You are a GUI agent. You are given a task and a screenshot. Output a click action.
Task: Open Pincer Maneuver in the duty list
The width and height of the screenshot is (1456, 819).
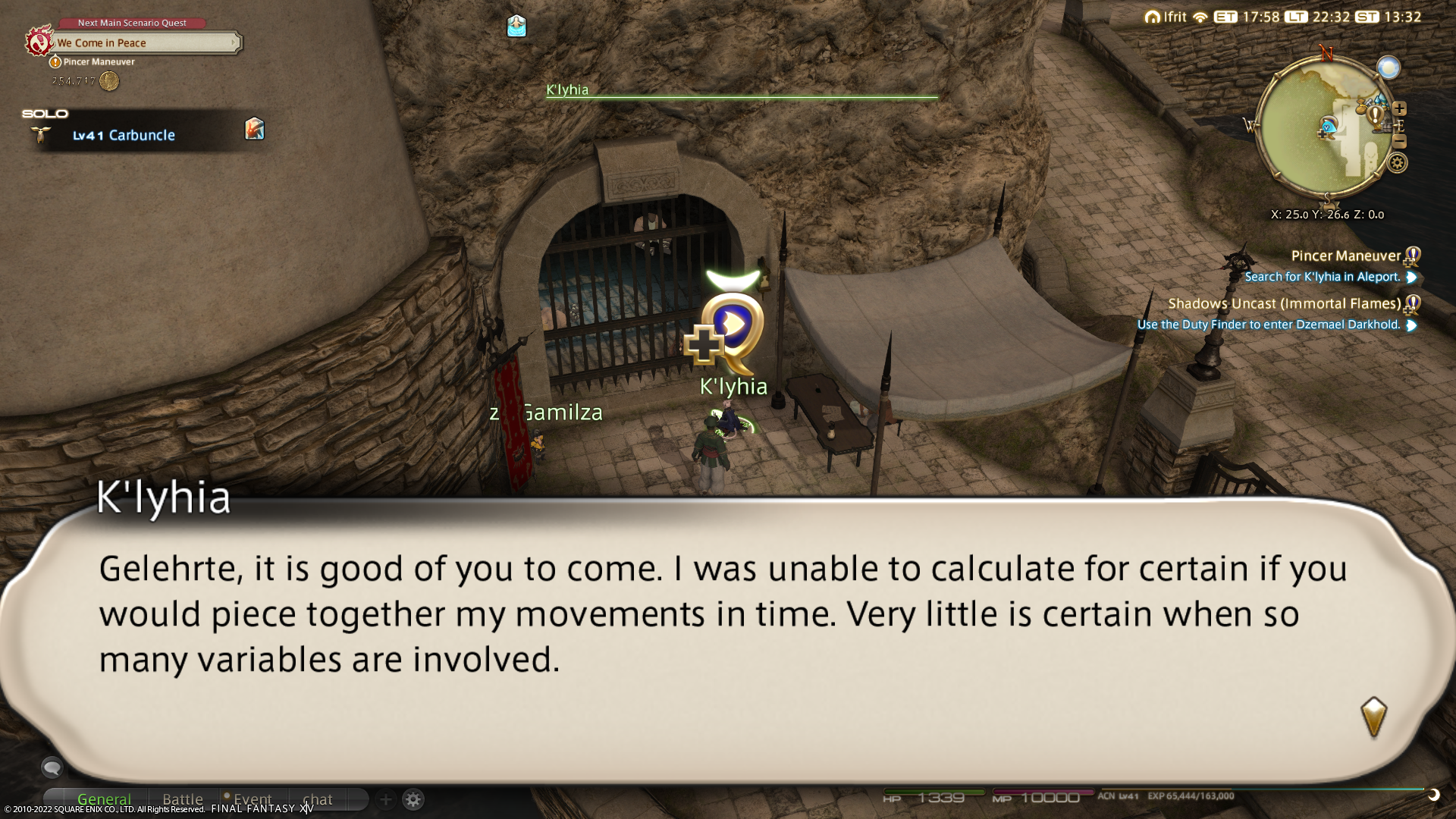pyautogui.click(x=1345, y=256)
